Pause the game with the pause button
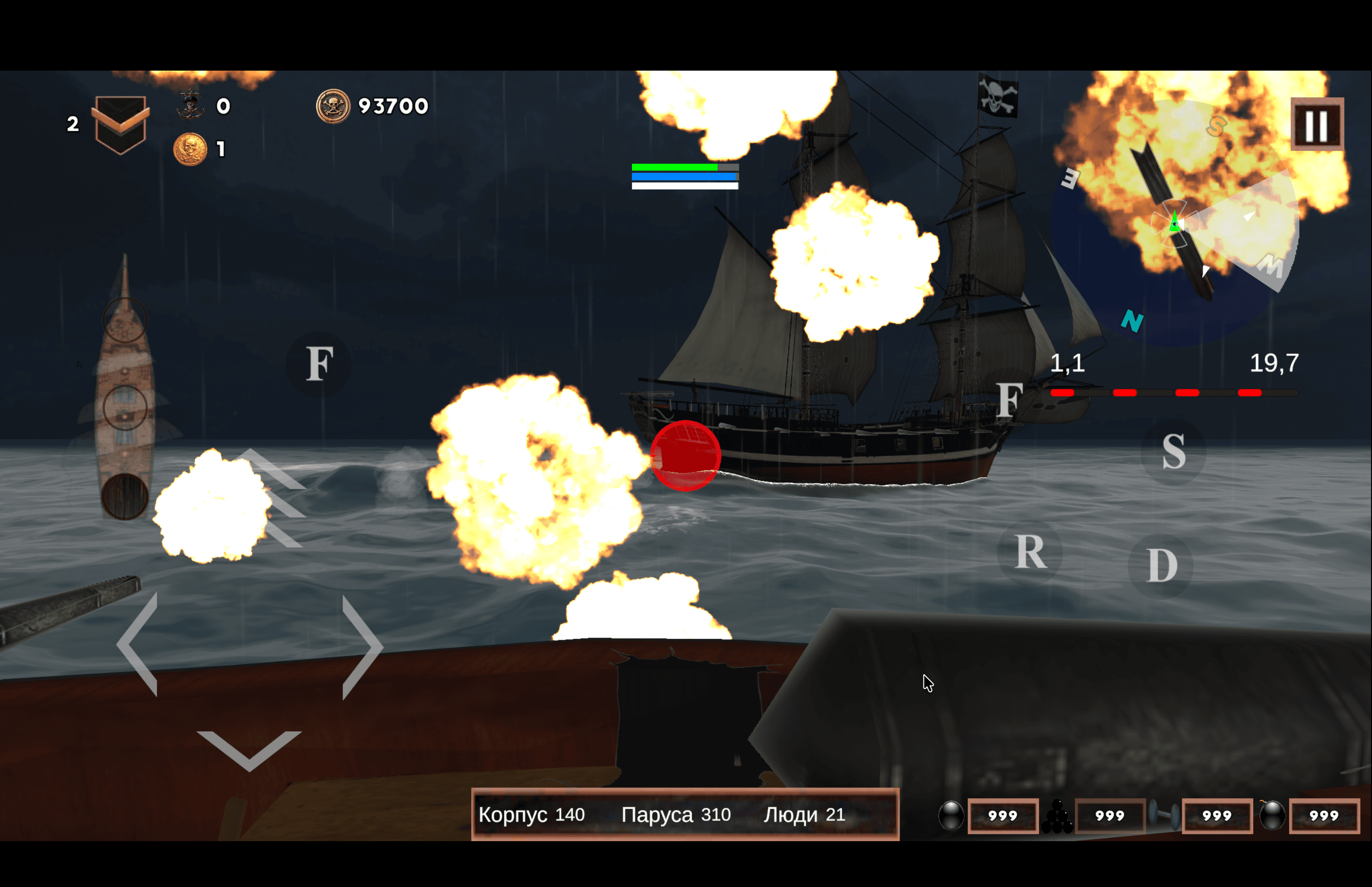1372x887 pixels. tap(1317, 124)
